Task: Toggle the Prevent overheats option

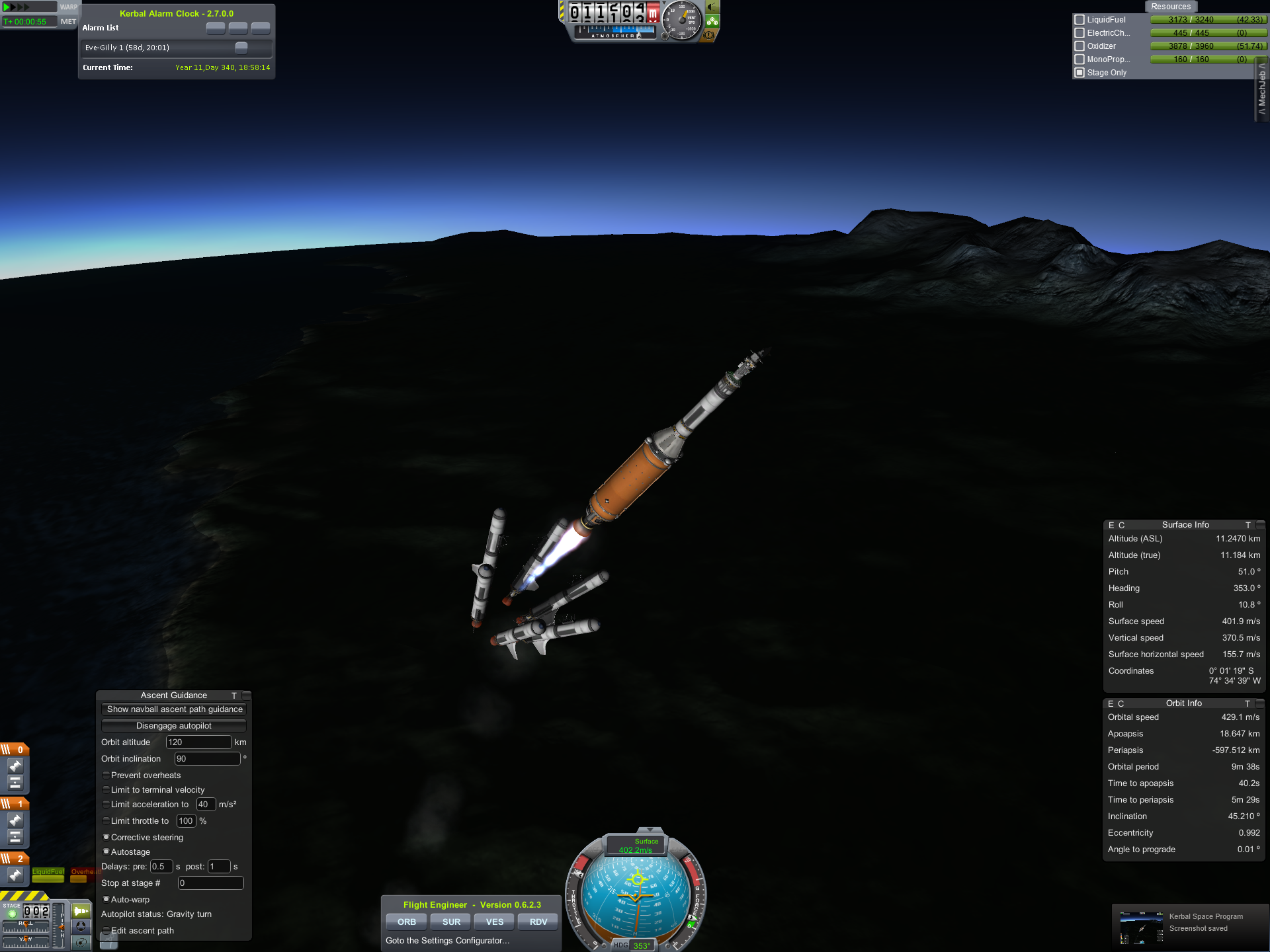Action: coord(106,775)
